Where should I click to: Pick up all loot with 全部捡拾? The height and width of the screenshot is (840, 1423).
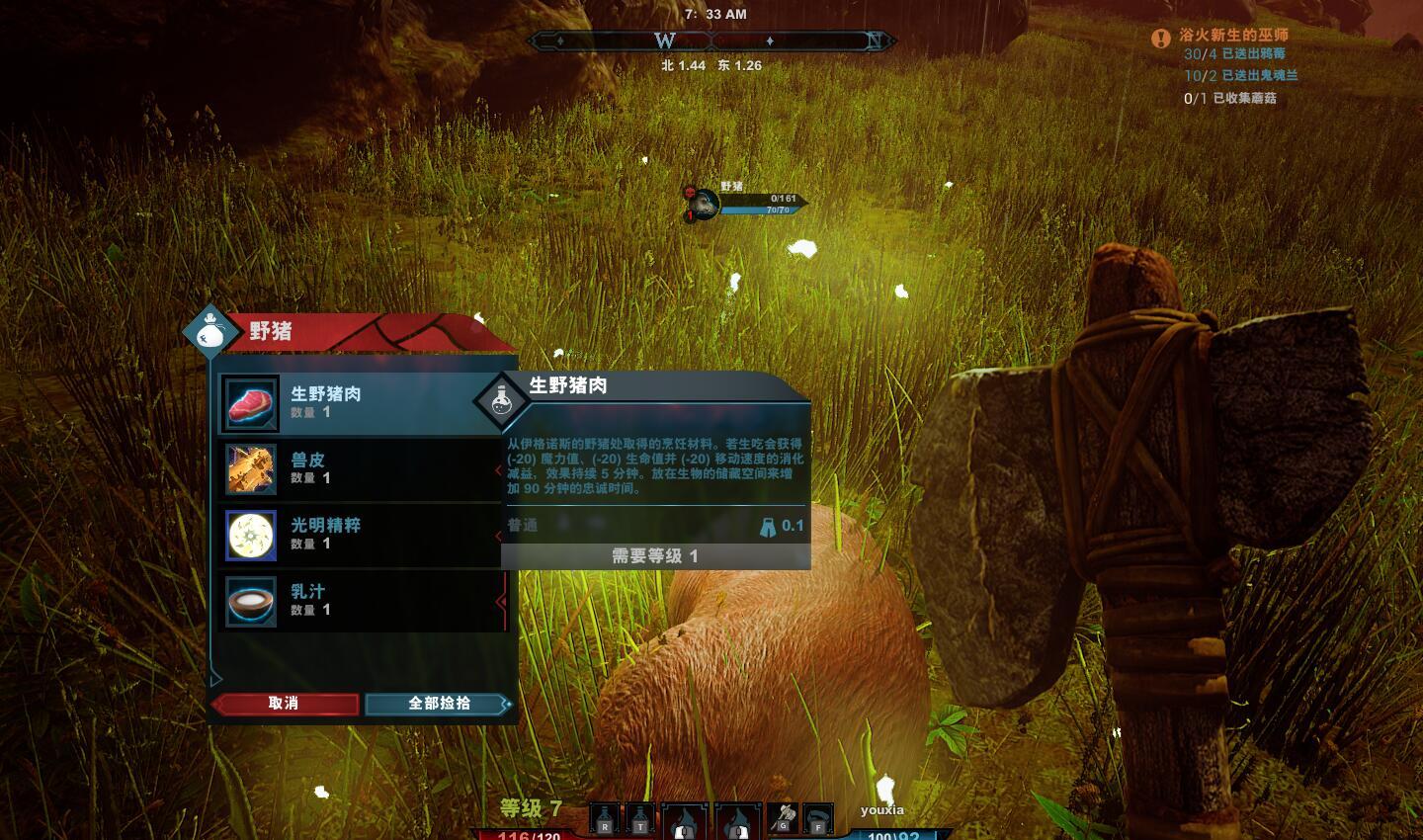click(439, 703)
